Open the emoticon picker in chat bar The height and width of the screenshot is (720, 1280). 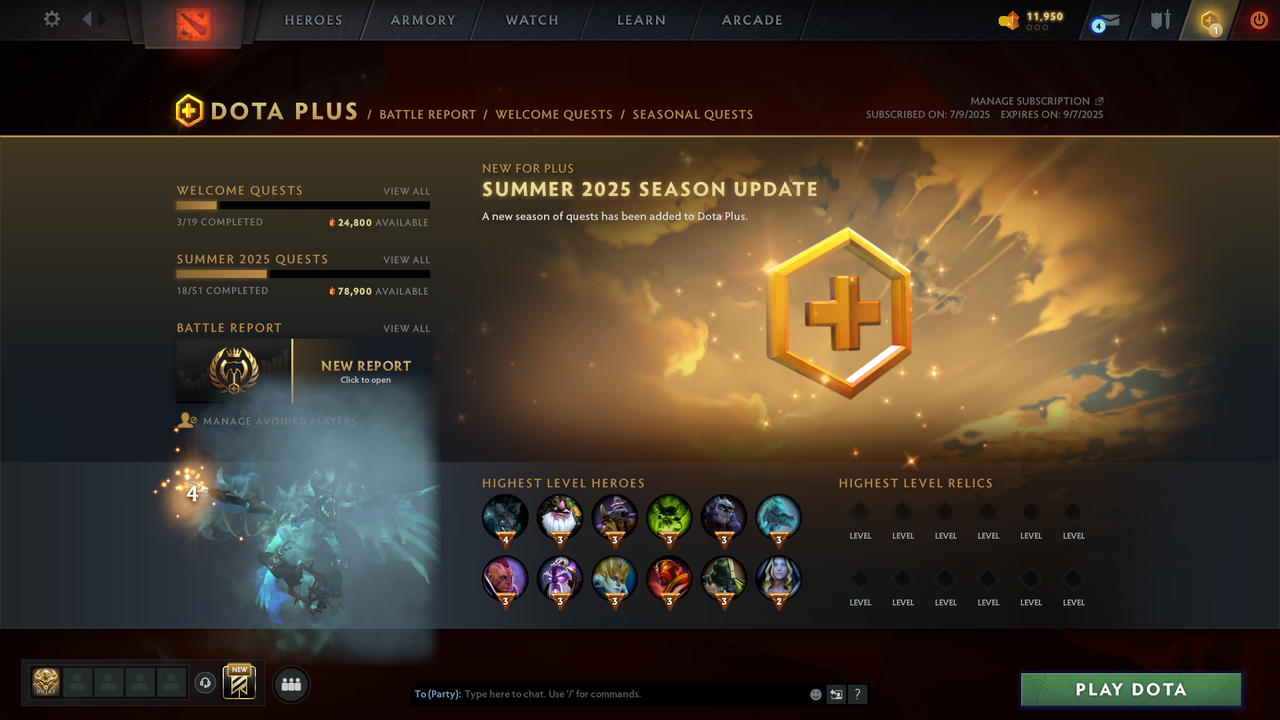pyautogui.click(x=815, y=693)
